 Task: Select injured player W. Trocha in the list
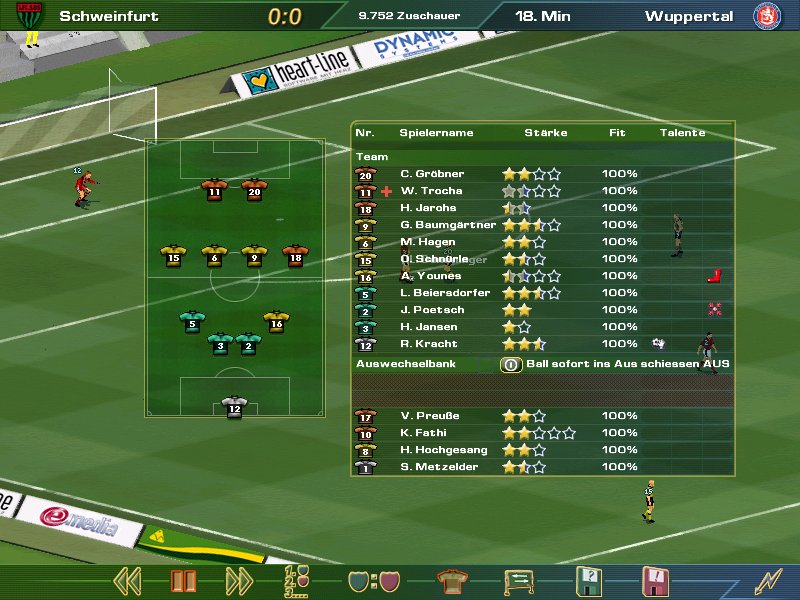click(x=431, y=191)
